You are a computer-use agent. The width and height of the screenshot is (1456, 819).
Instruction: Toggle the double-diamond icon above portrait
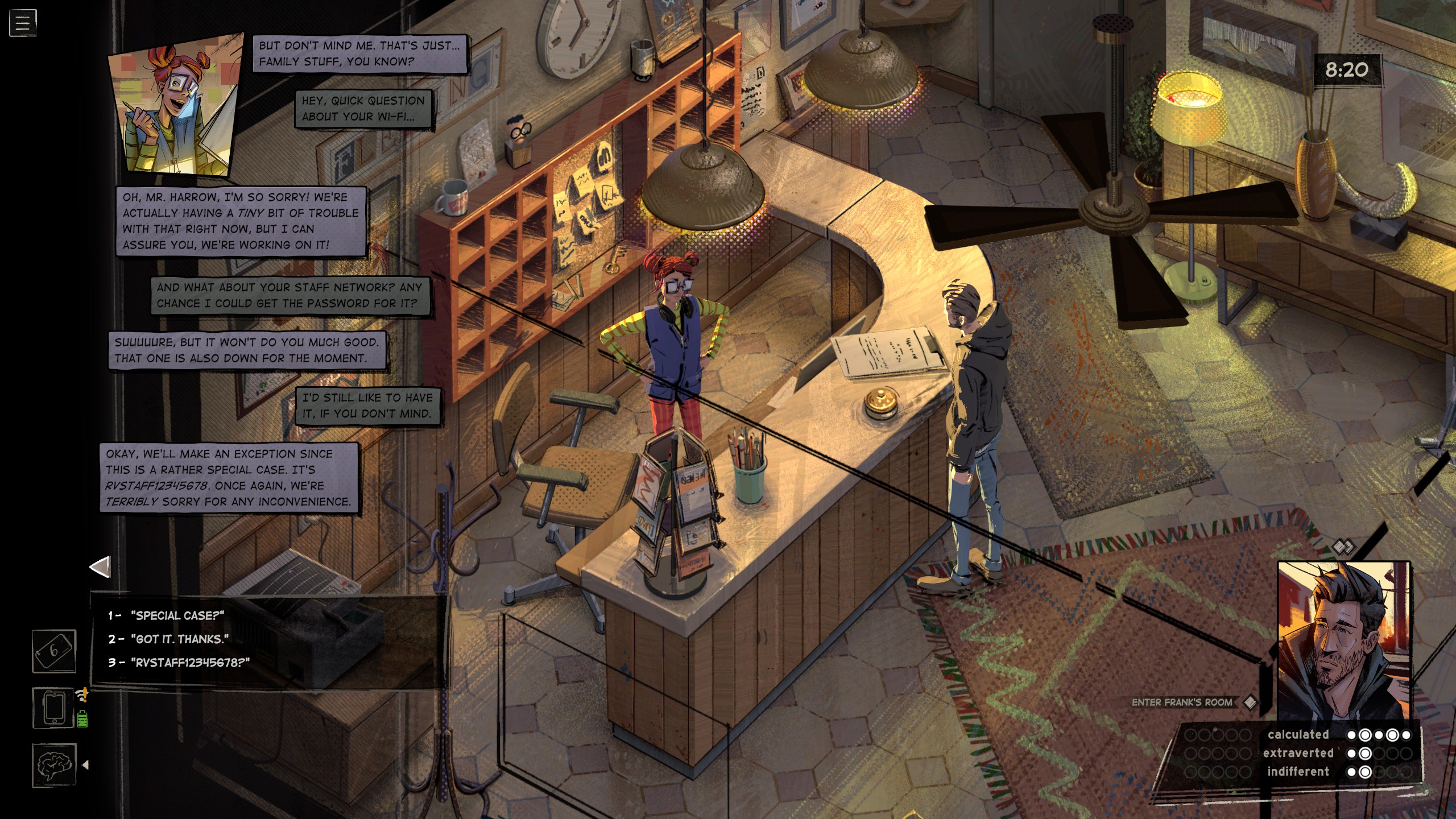click(1343, 547)
